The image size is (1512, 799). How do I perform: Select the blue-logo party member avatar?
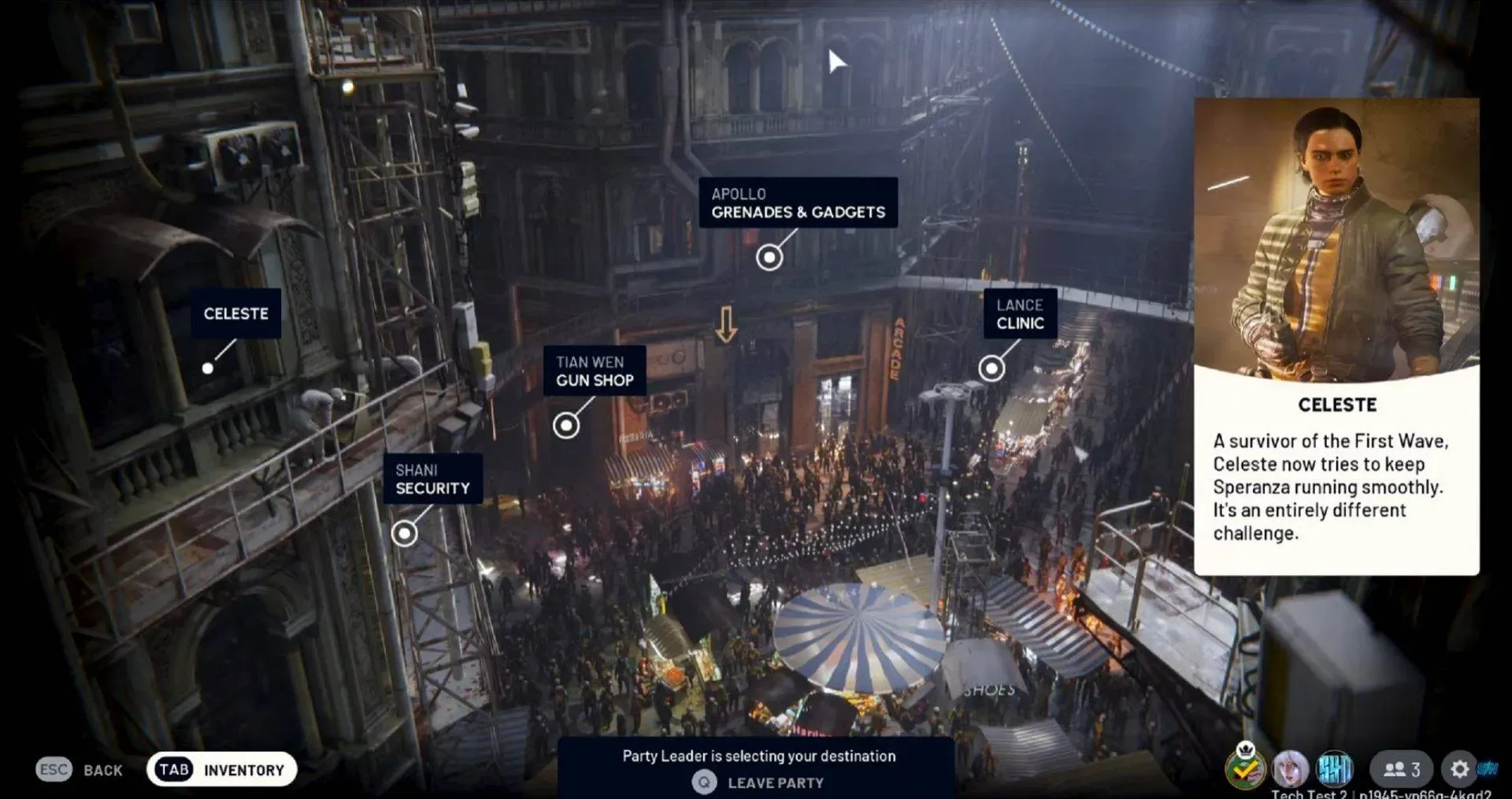1335,768
